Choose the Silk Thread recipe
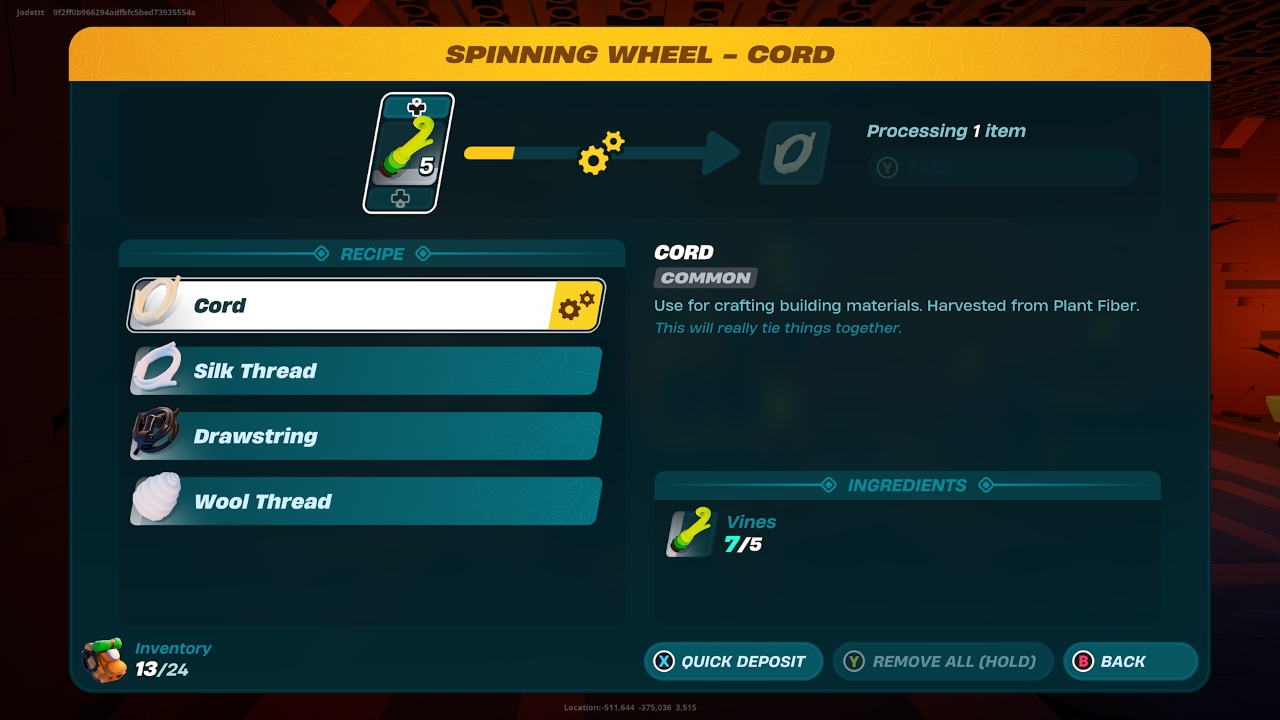1280x720 pixels. pos(366,371)
